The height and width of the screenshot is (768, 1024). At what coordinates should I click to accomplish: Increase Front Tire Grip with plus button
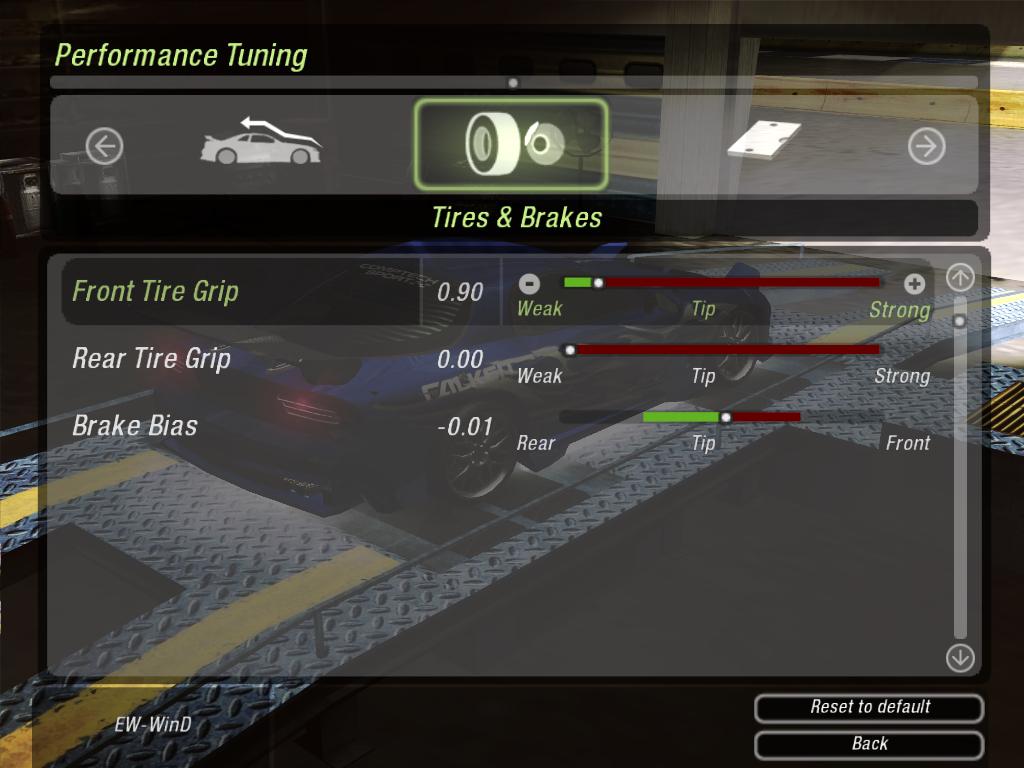(913, 284)
